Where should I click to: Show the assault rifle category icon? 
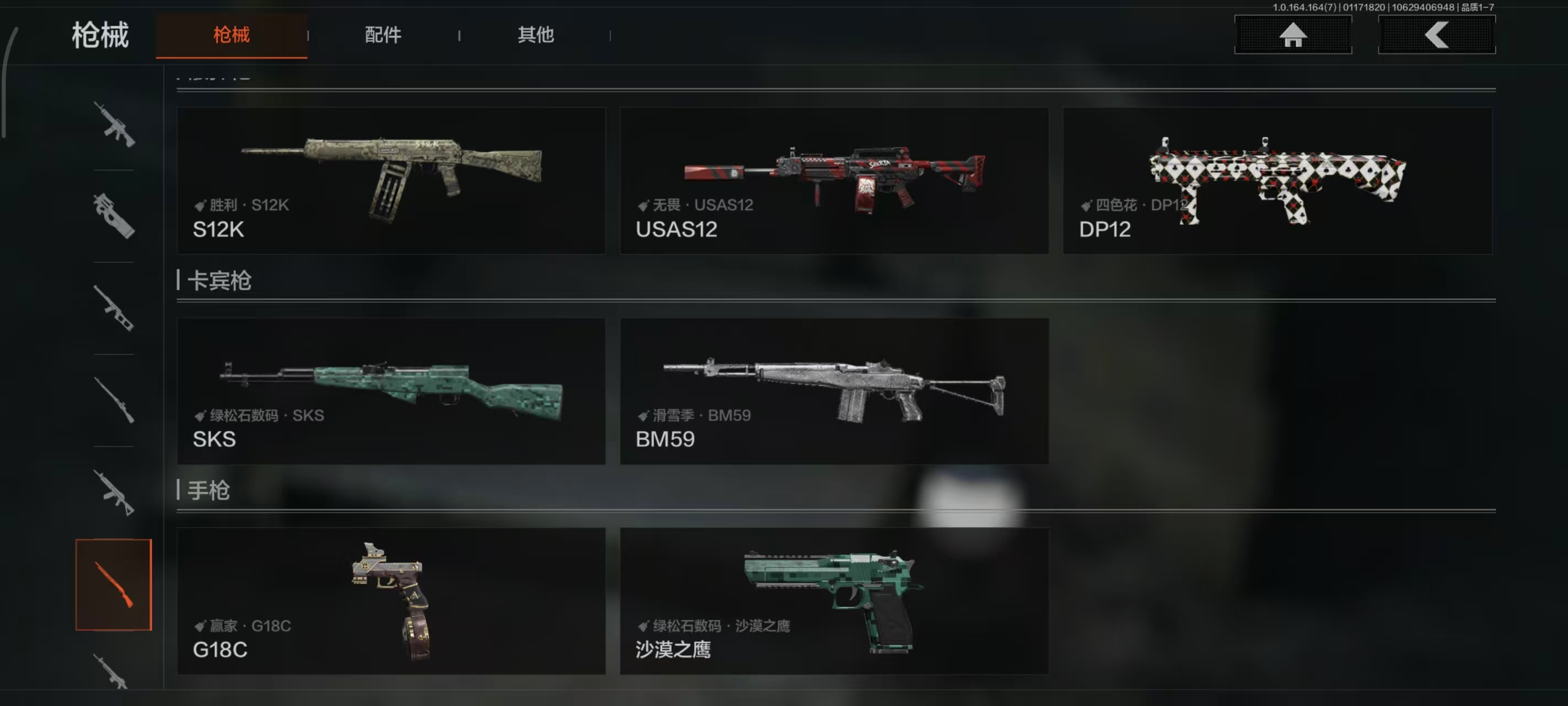tap(114, 125)
